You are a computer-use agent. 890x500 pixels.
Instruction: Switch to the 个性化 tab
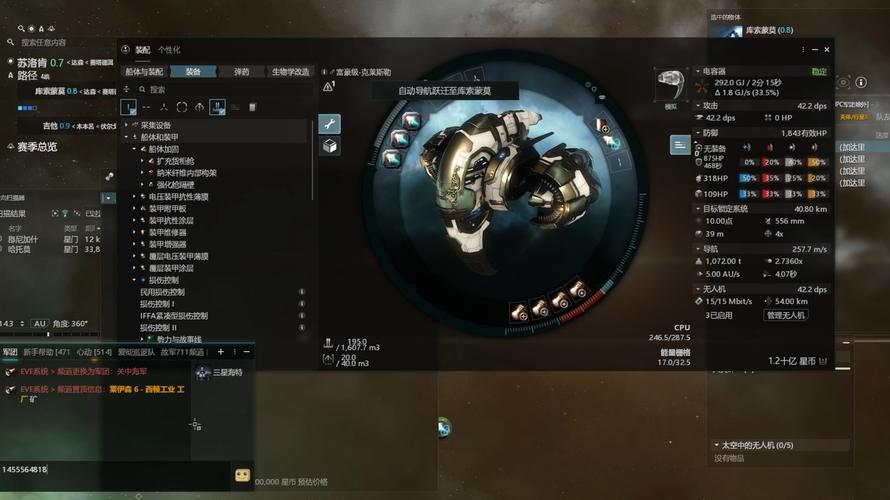point(169,49)
